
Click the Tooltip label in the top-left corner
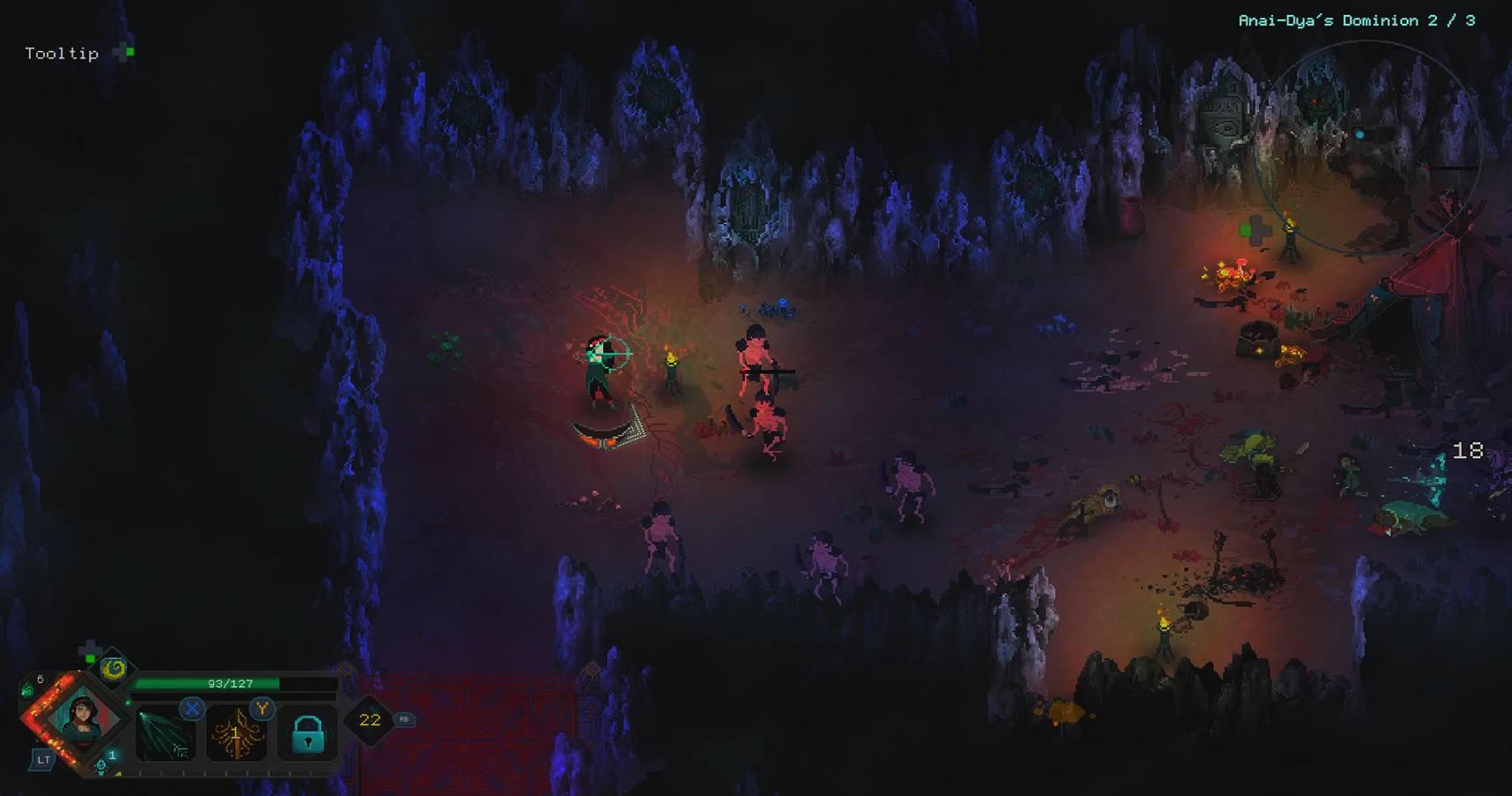[x=62, y=53]
